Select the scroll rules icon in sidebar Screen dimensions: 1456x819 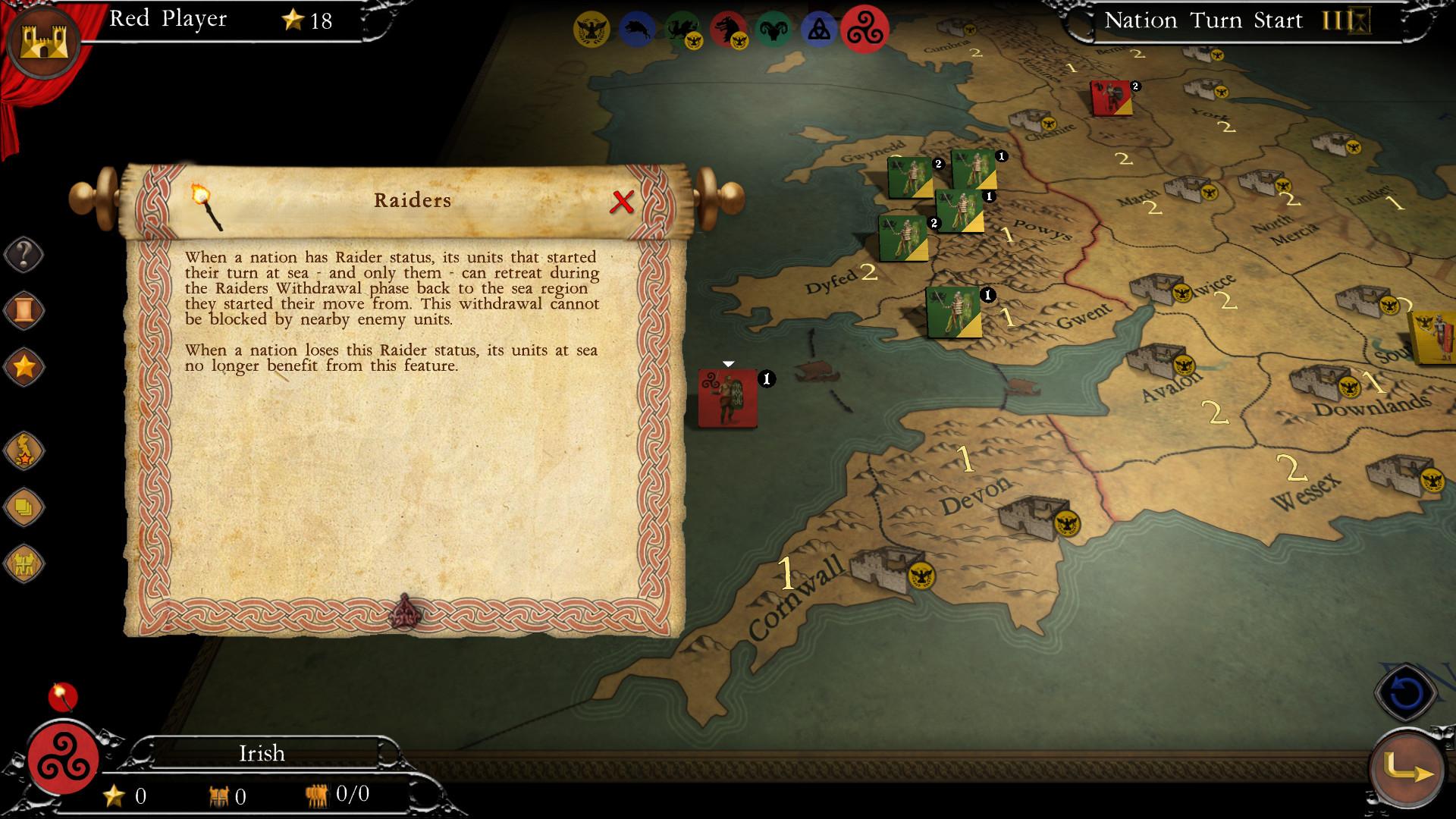point(24,309)
